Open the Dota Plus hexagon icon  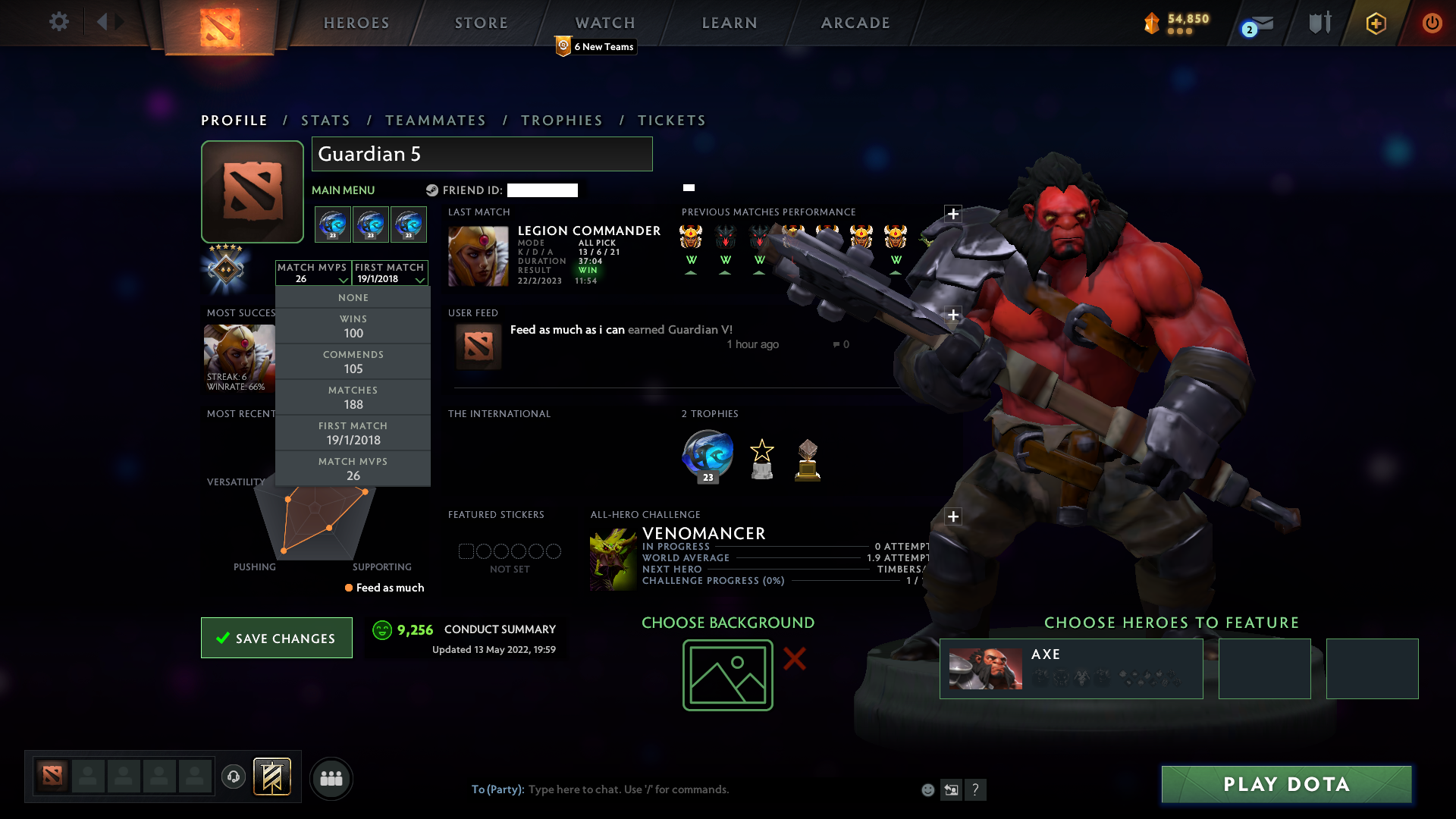click(x=1375, y=23)
